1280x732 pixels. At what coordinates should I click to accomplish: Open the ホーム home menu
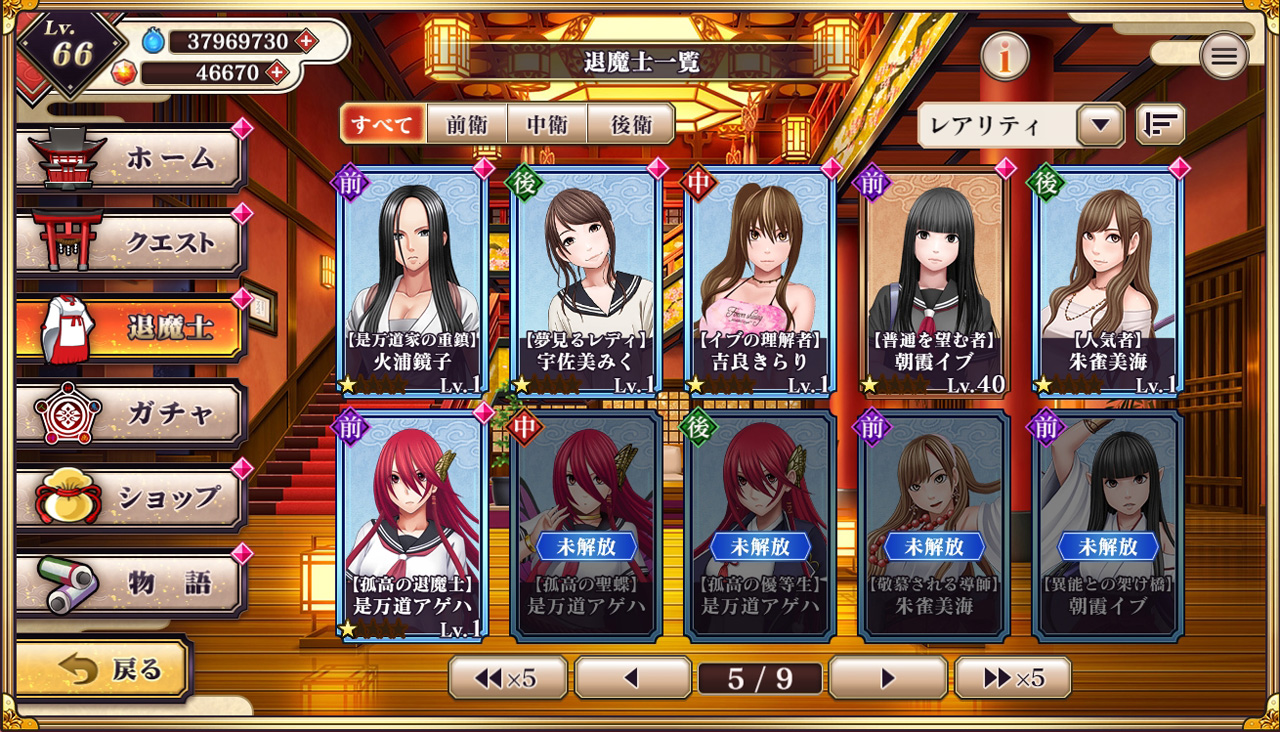tap(132, 158)
